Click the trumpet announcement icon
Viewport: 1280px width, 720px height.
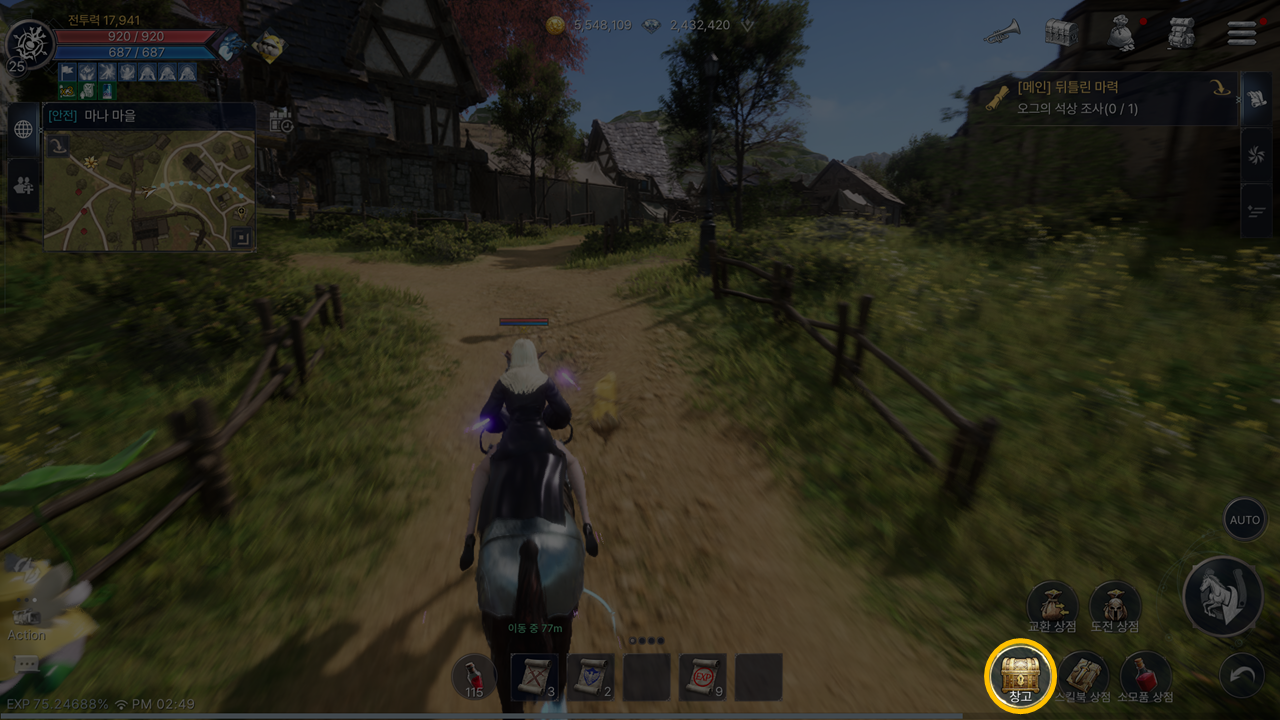1001,33
